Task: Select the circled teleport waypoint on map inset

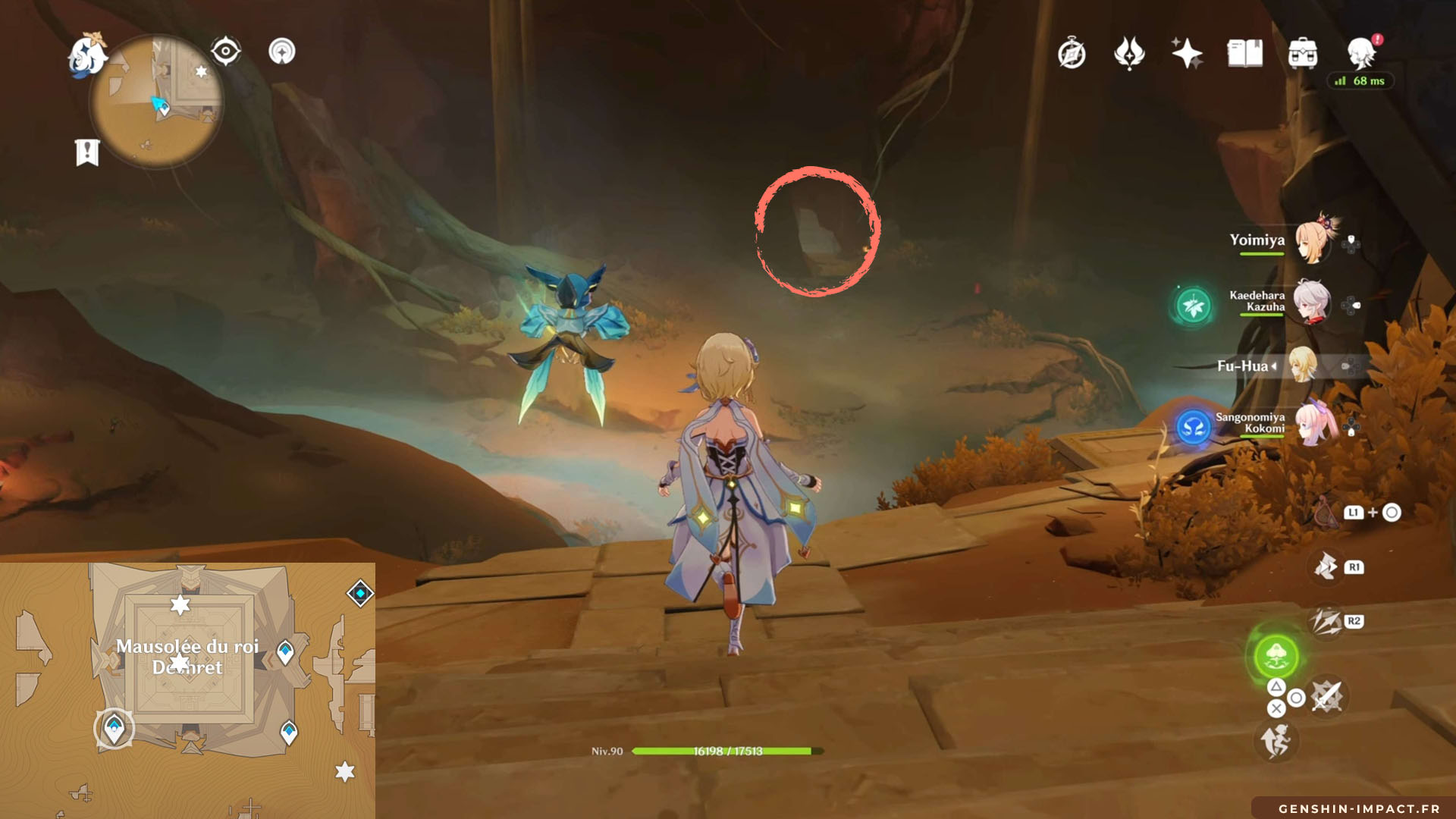Action: click(115, 729)
